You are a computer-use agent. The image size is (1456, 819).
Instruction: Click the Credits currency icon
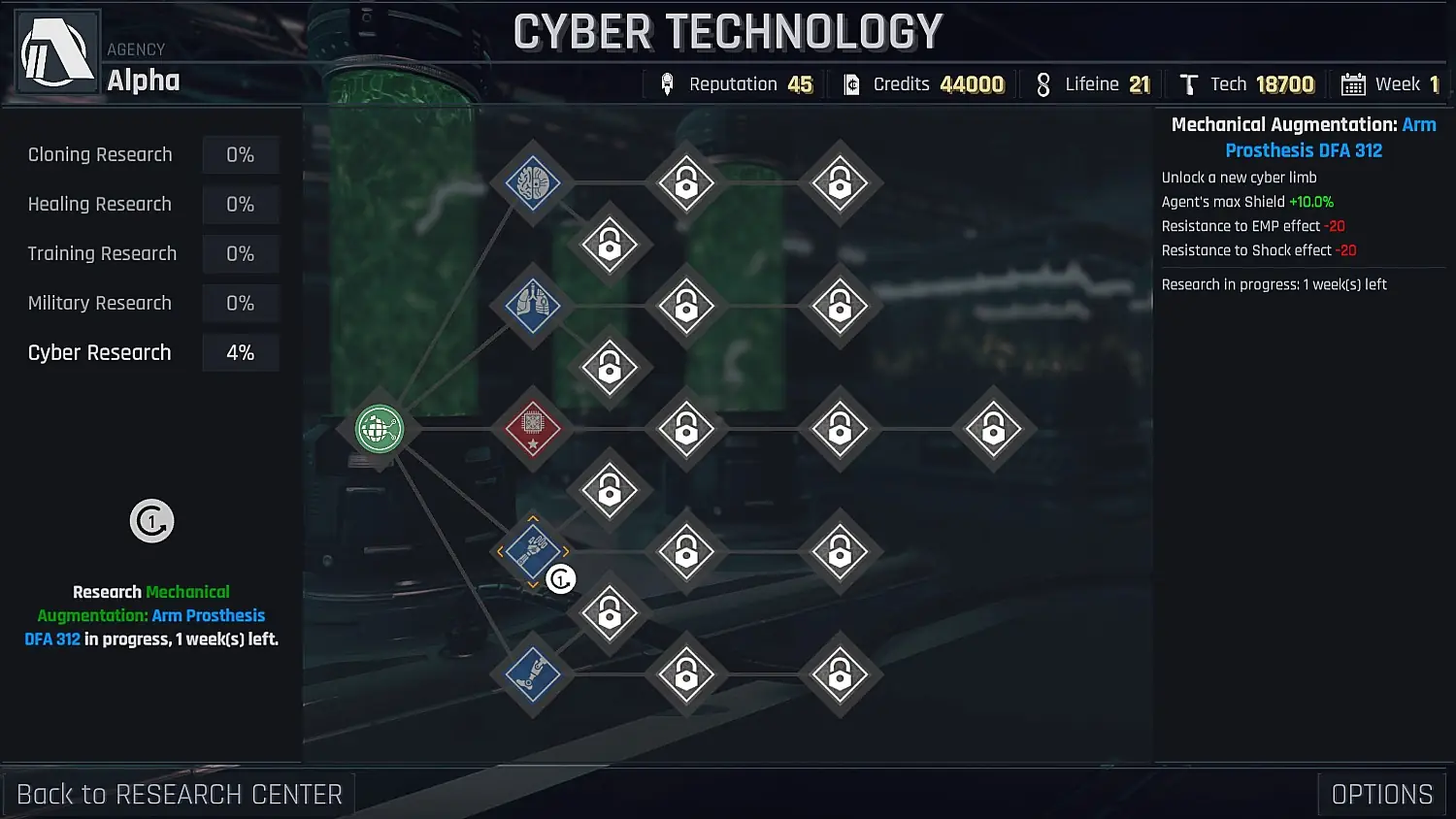point(852,83)
